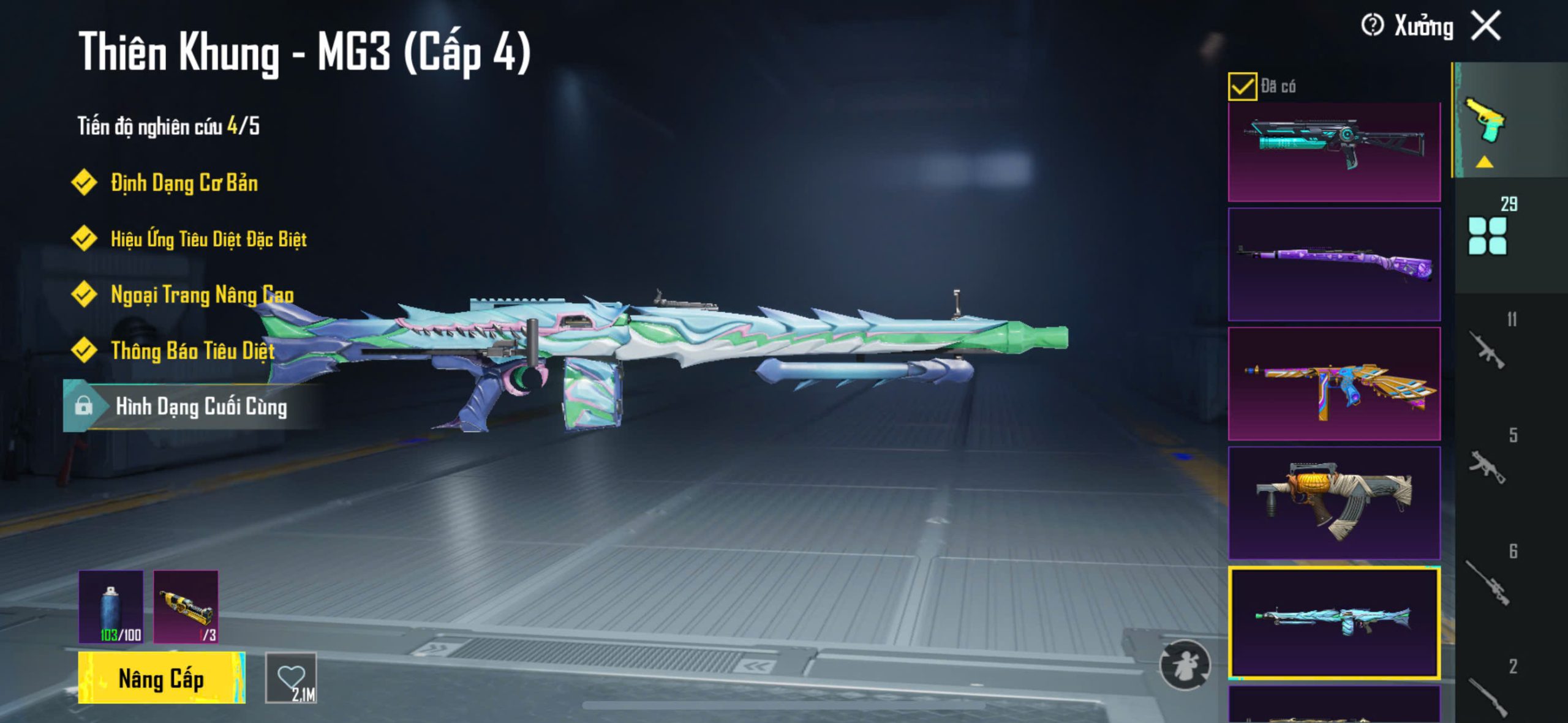Screen dimensions: 1568x723
Task: Select the cyan futuristic rifle skin thumbnail
Action: [x=1334, y=151]
